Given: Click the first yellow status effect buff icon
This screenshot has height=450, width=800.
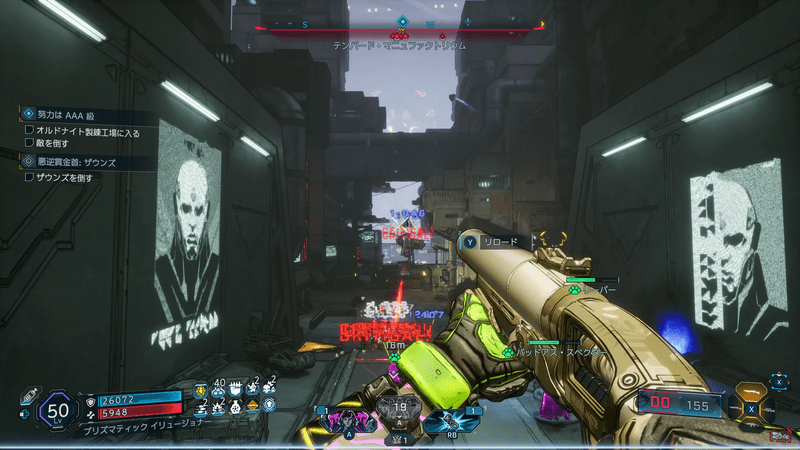Looking at the screenshot, I should point(200,390).
